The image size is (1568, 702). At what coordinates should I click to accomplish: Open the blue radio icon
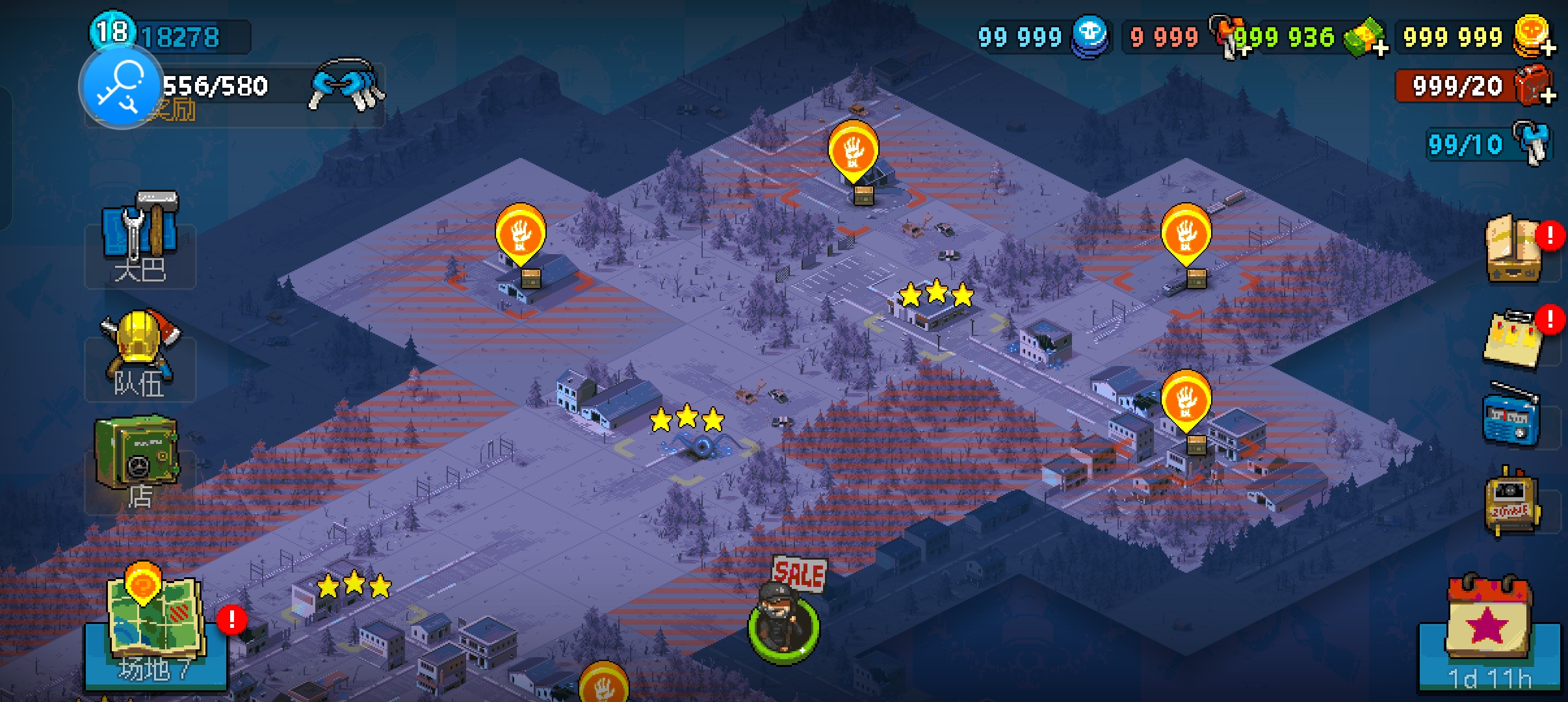click(x=1511, y=417)
